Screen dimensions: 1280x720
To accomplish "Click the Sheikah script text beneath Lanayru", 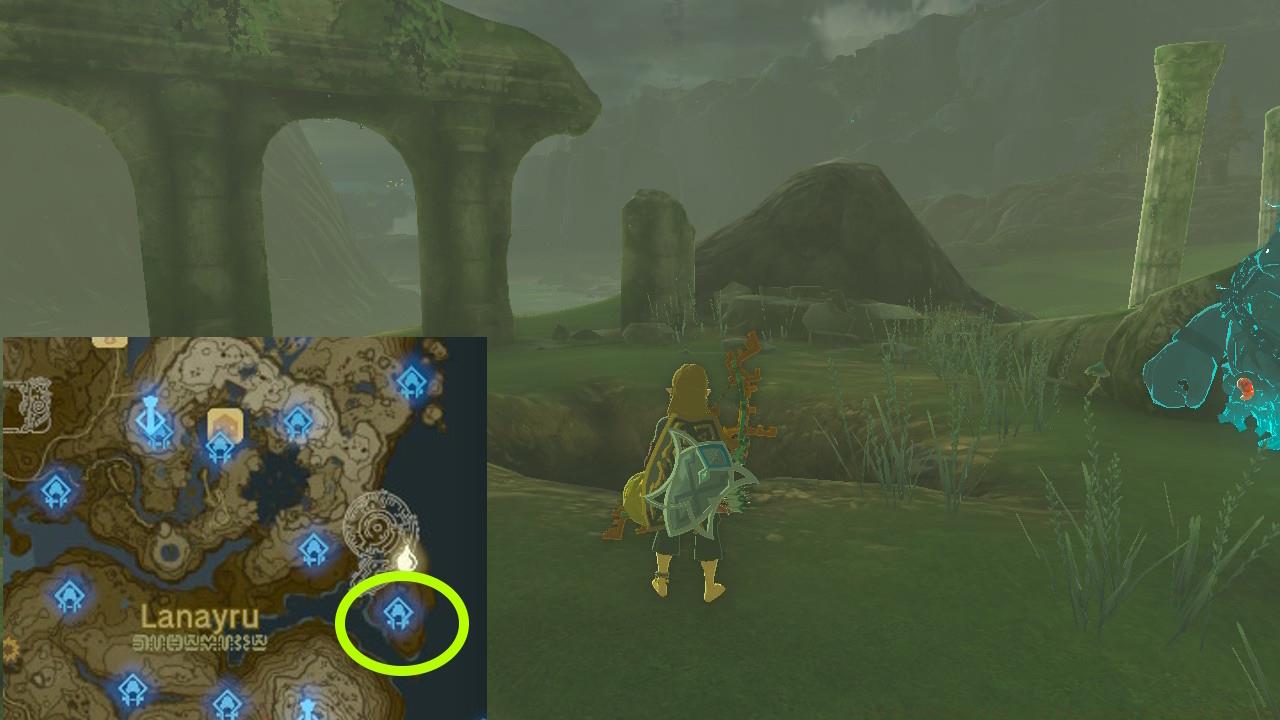I will 198,641.
